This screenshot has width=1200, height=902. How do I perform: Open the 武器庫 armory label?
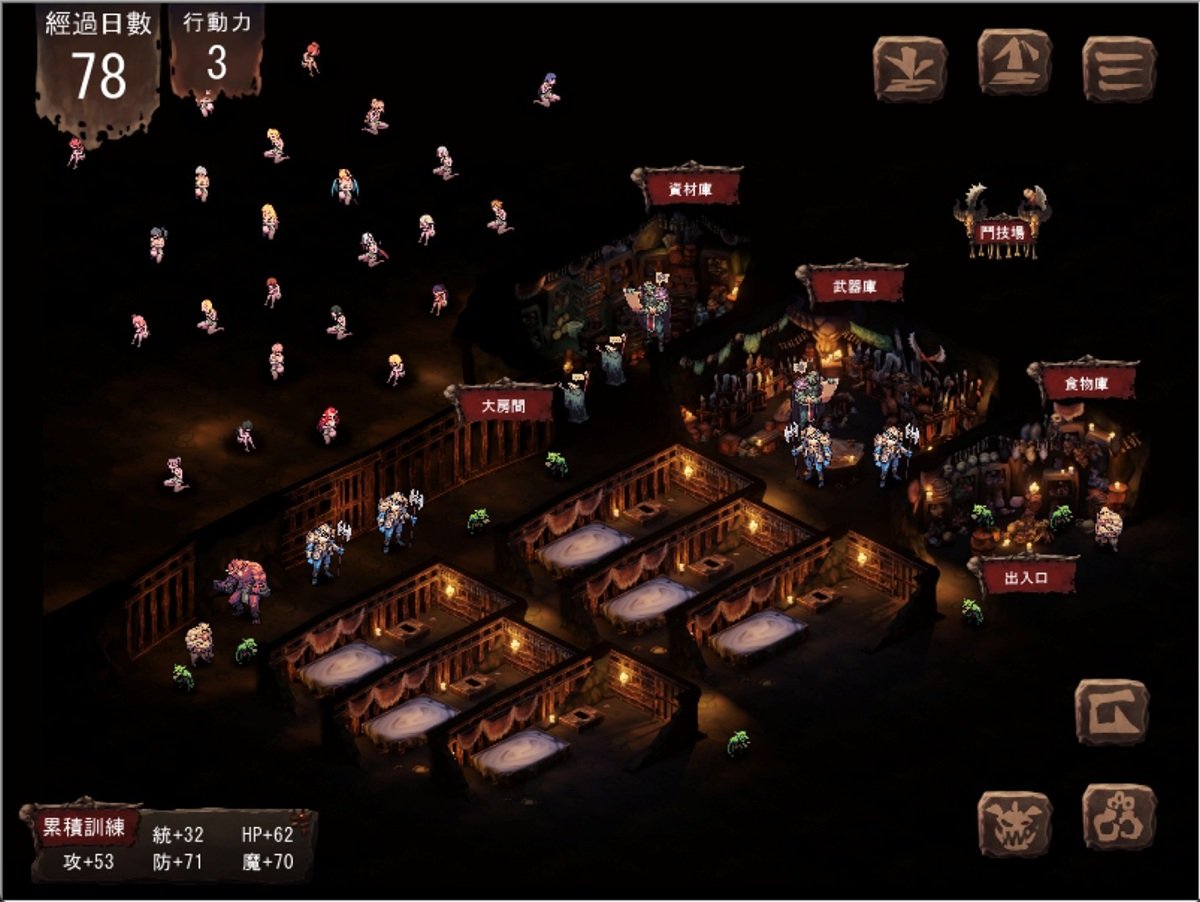(855, 285)
